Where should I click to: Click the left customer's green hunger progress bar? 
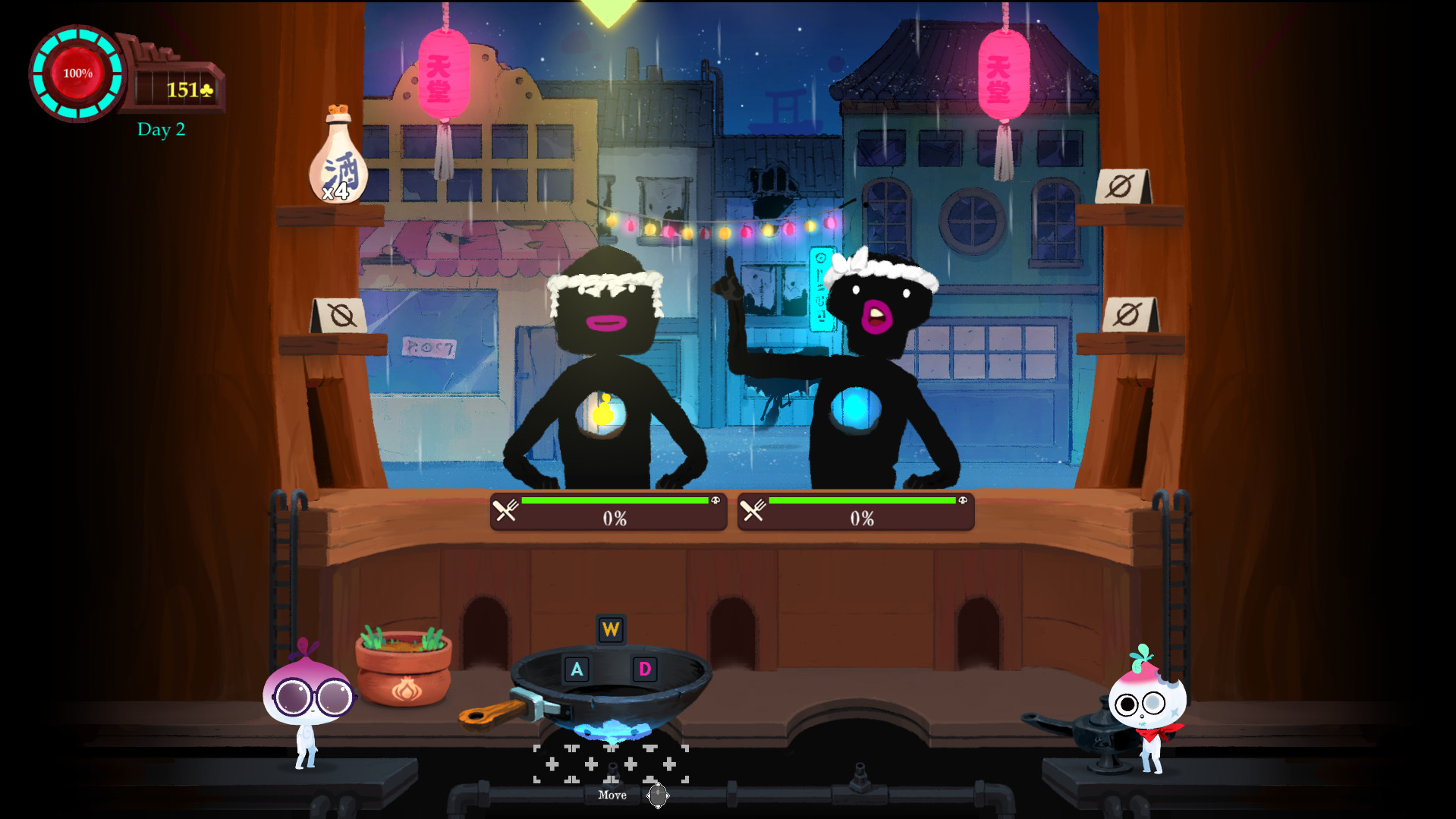point(615,501)
